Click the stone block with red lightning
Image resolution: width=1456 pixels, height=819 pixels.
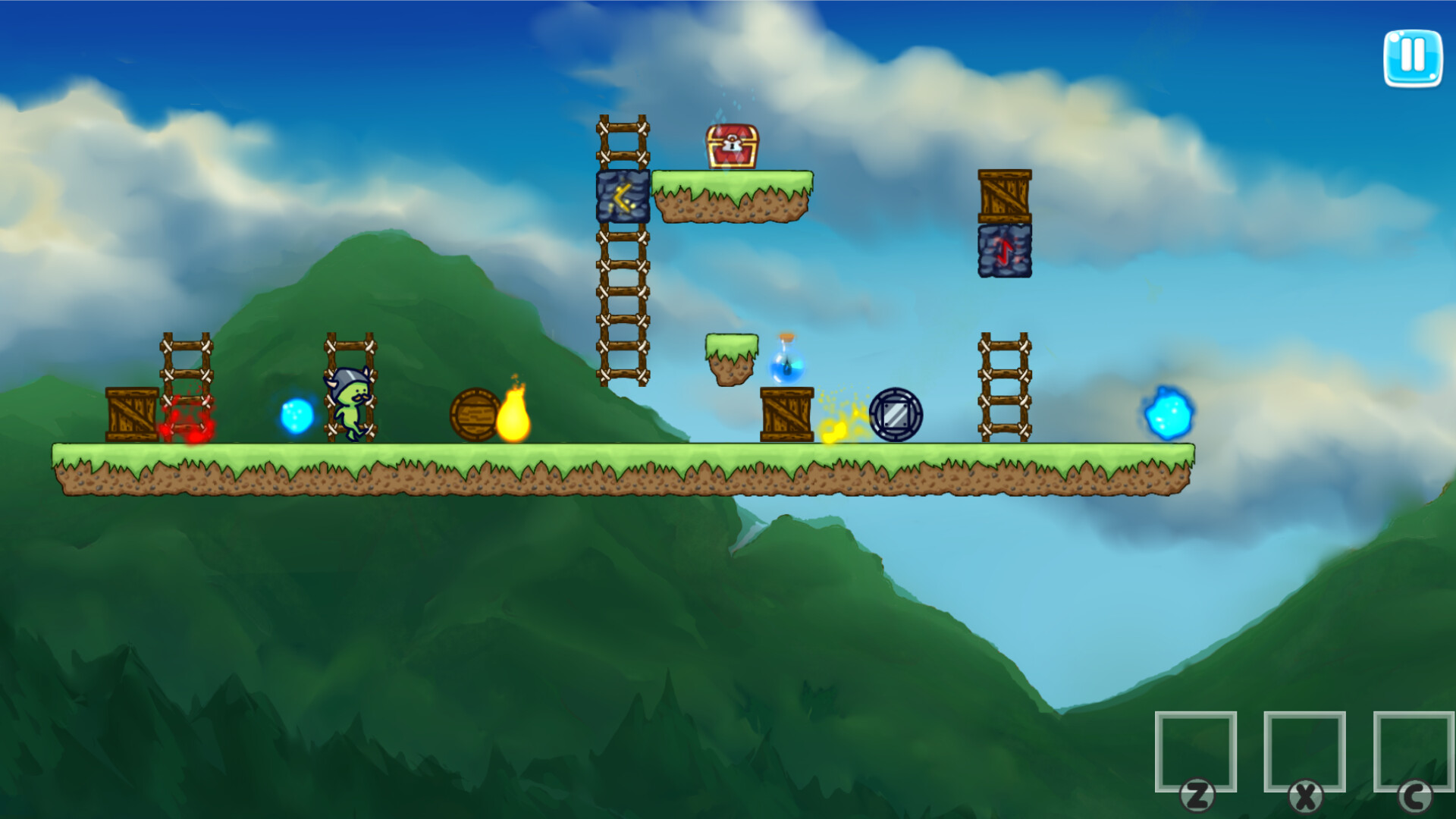point(1005,250)
